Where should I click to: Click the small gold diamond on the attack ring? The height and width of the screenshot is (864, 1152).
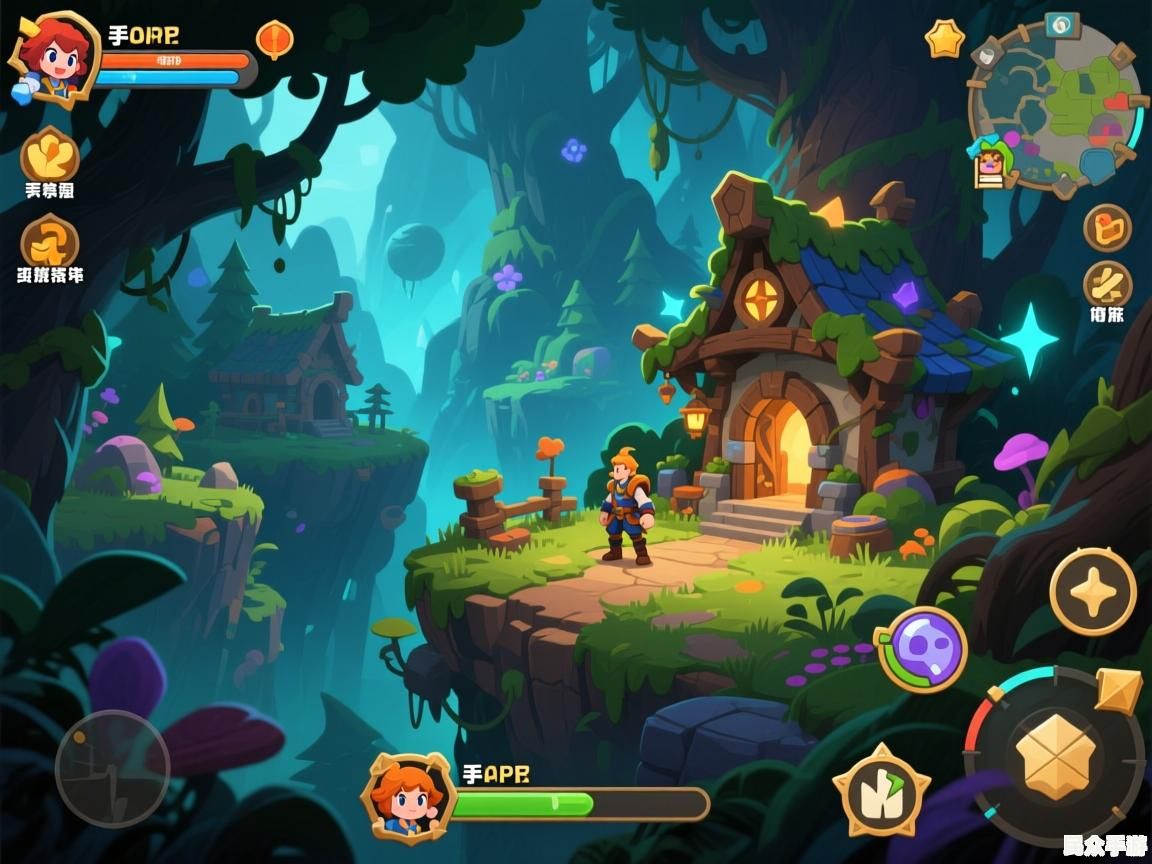coord(1118,690)
